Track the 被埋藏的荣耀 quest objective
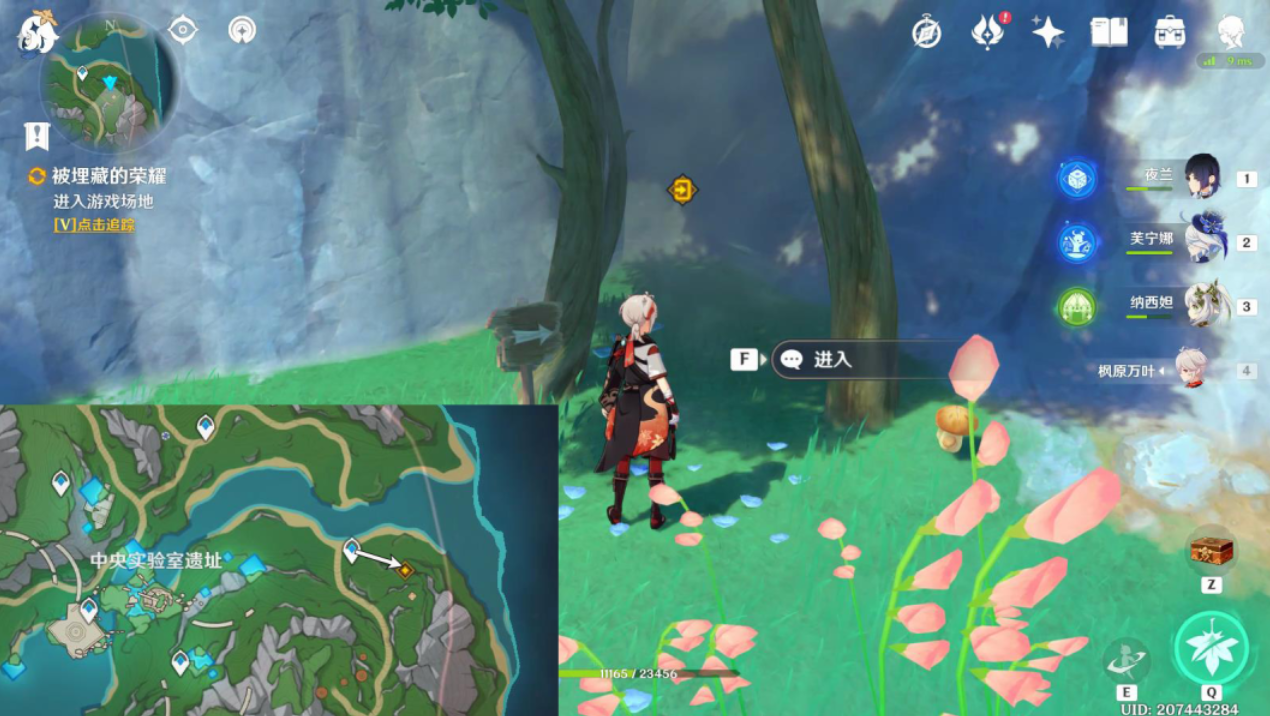1270x716 pixels. [x=94, y=225]
